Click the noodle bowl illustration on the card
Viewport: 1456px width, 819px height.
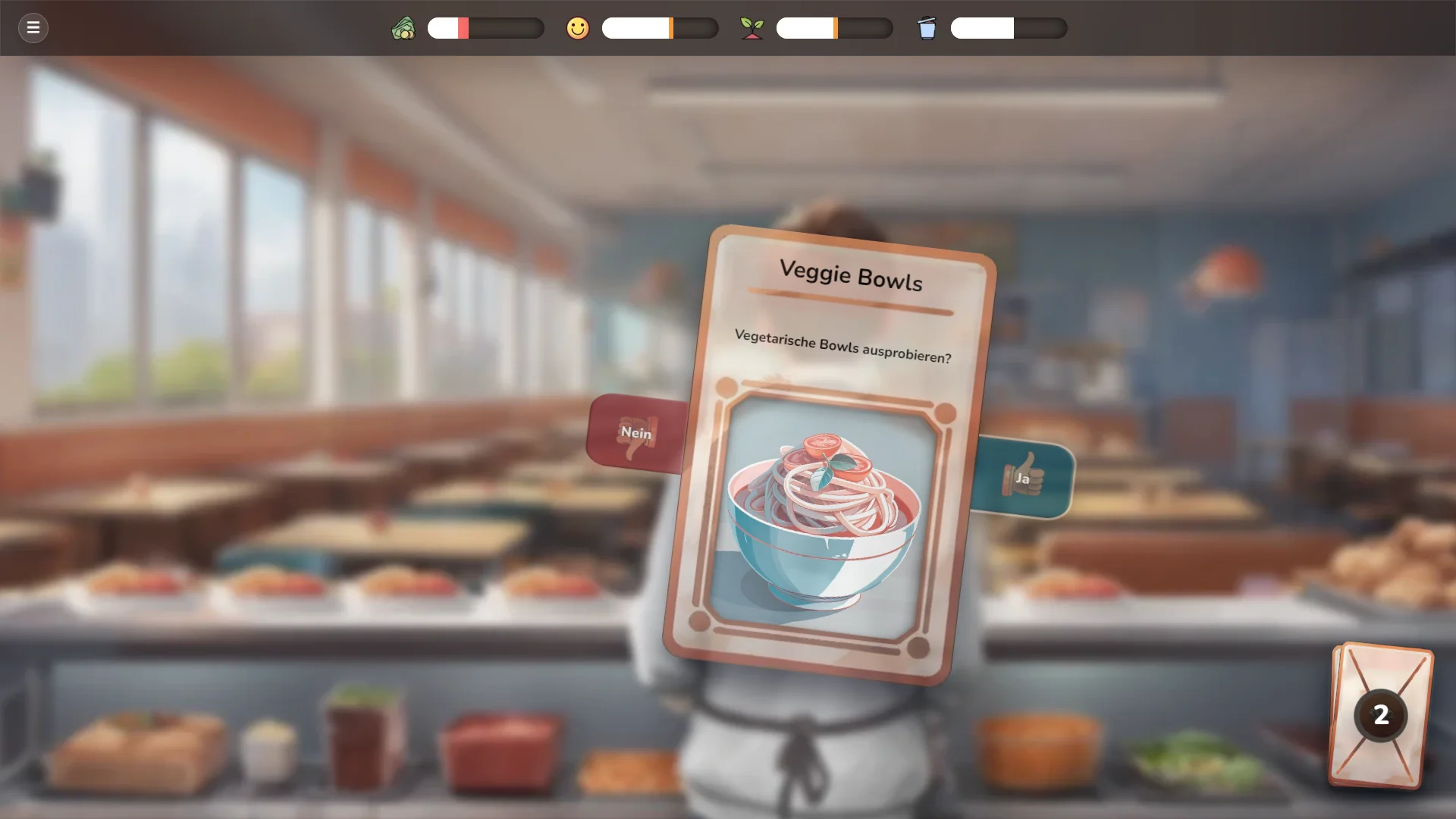point(827,523)
